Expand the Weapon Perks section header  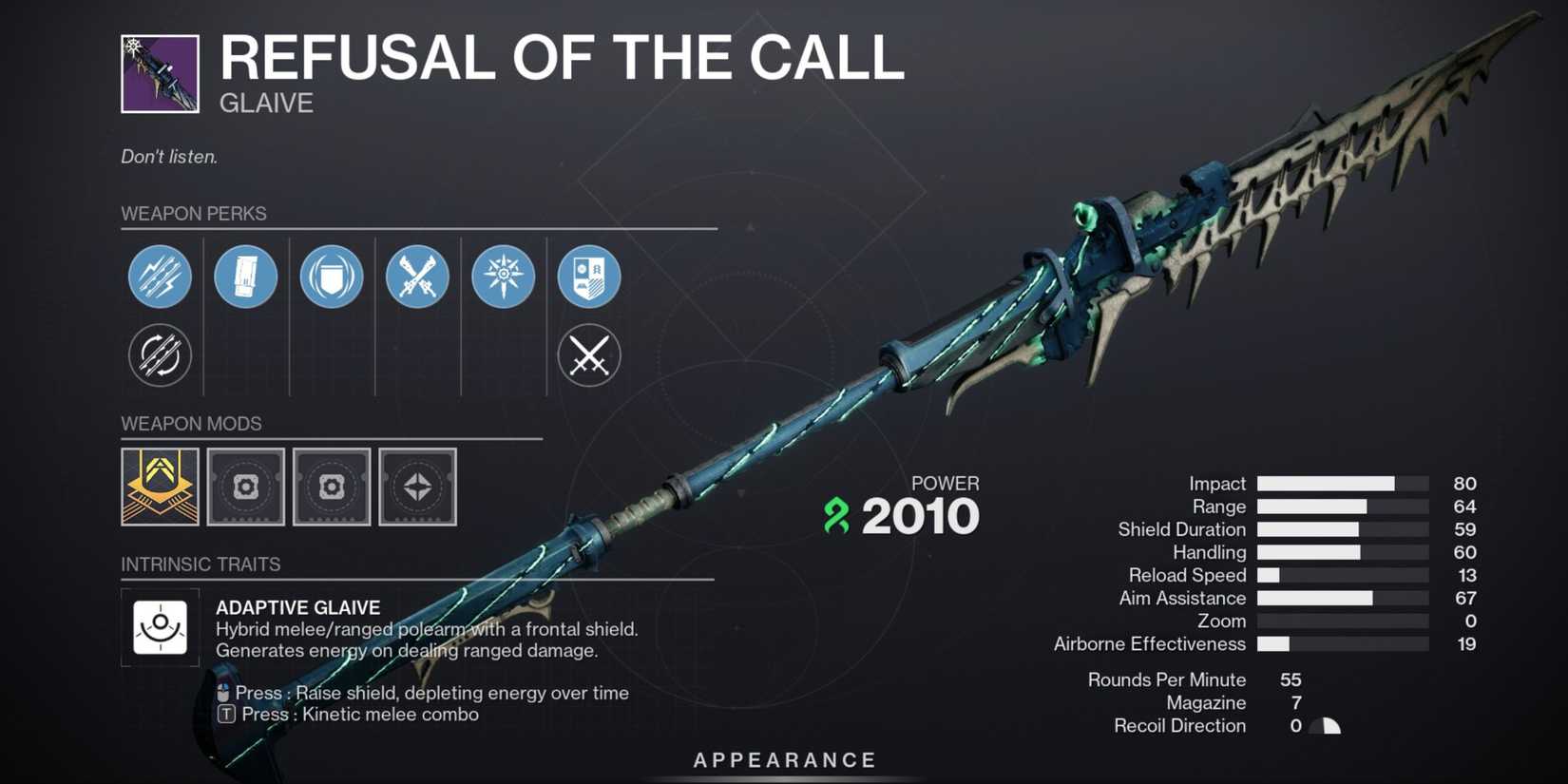194,214
